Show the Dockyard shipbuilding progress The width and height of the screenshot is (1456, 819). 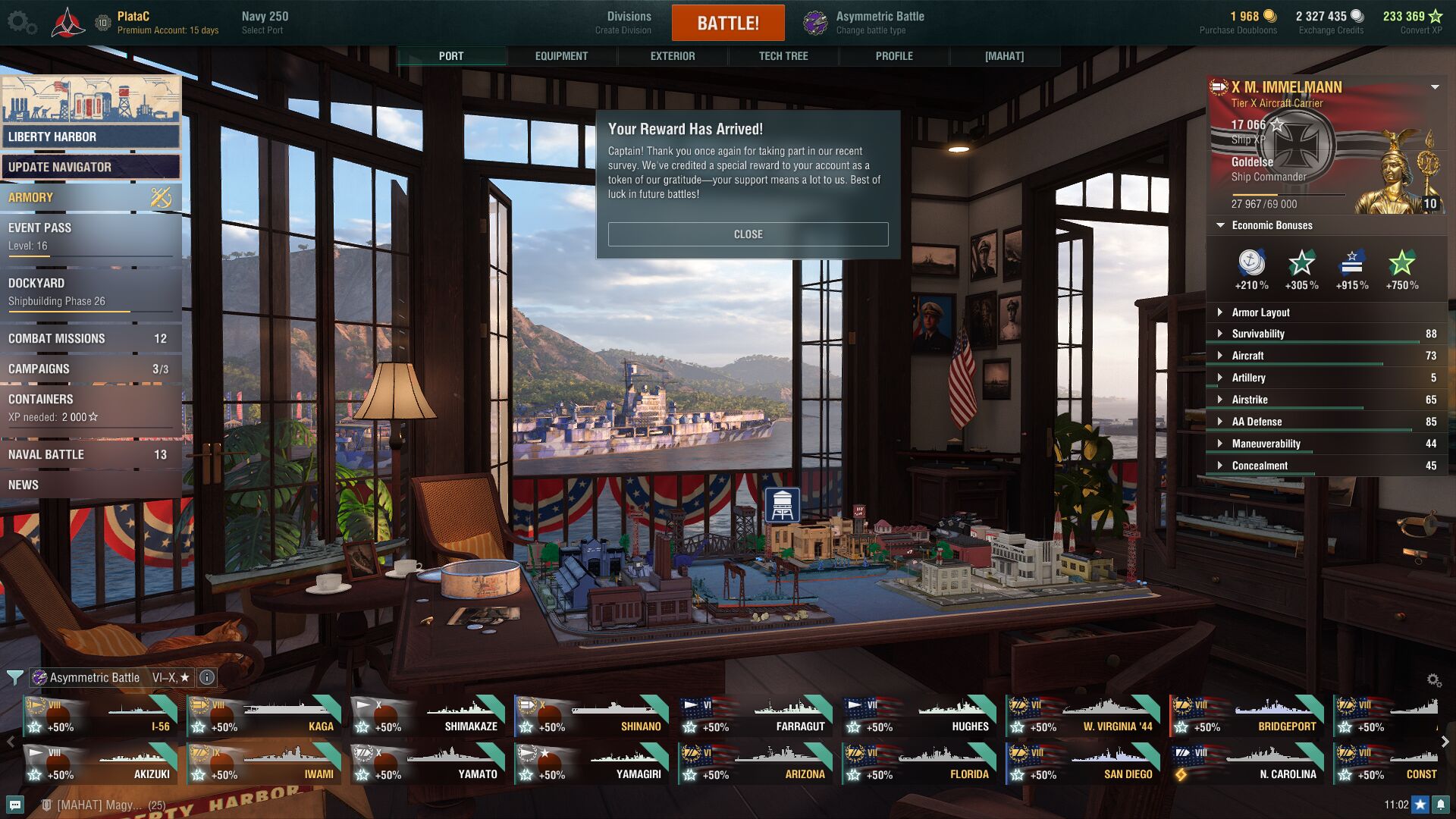(x=90, y=292)
